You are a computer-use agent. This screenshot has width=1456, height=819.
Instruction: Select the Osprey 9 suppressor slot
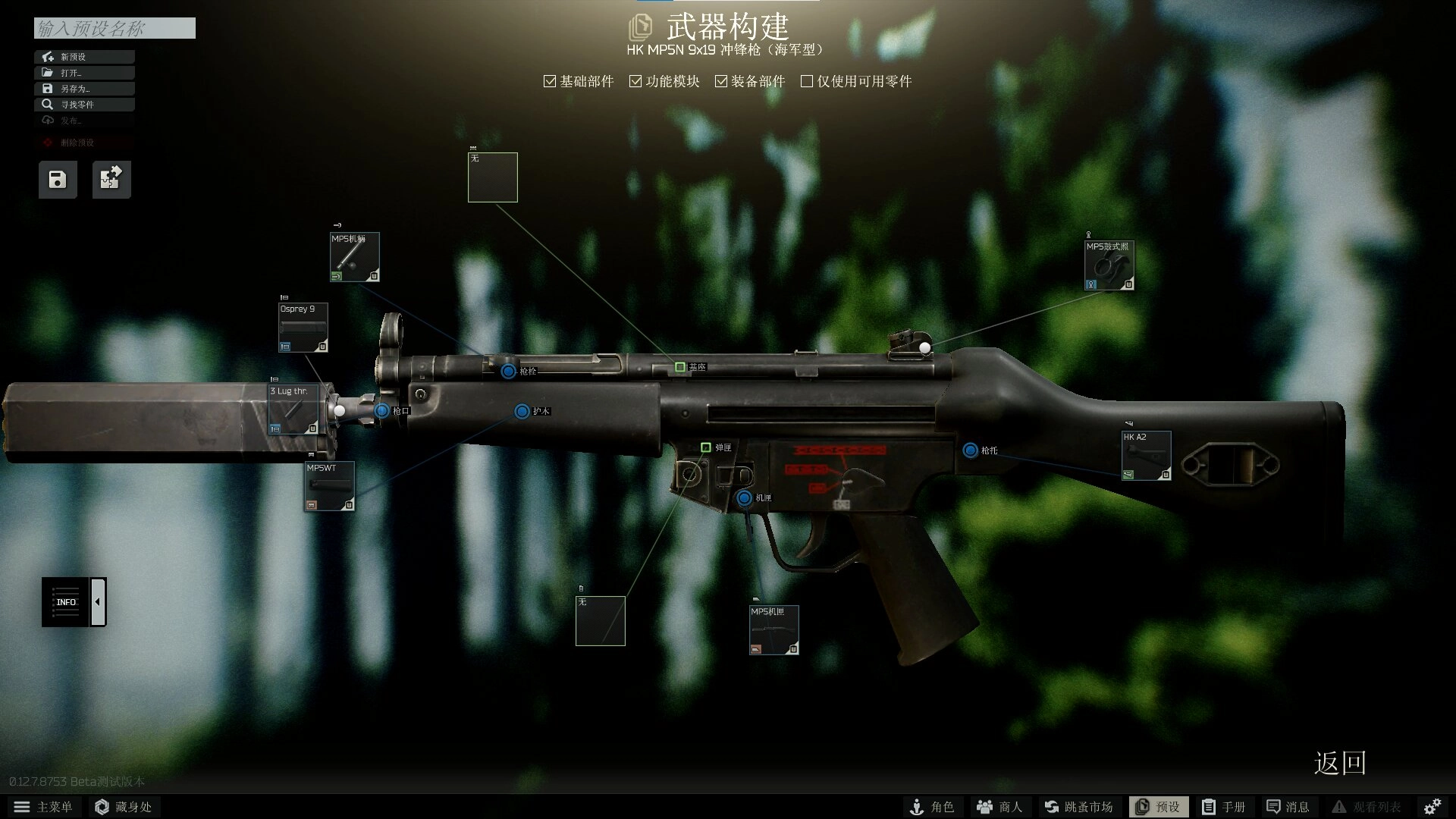pyautogui.click(x=303, y=328)
